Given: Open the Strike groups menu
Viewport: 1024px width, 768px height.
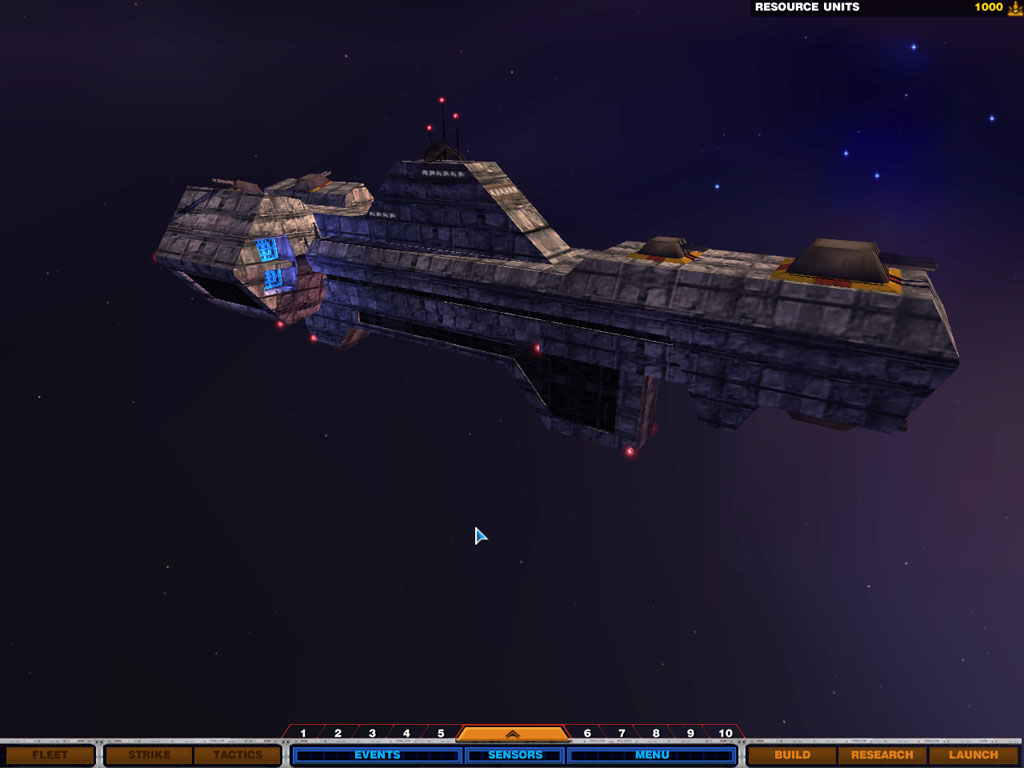Looking at the screenshot, I should [x=148, y=755].
